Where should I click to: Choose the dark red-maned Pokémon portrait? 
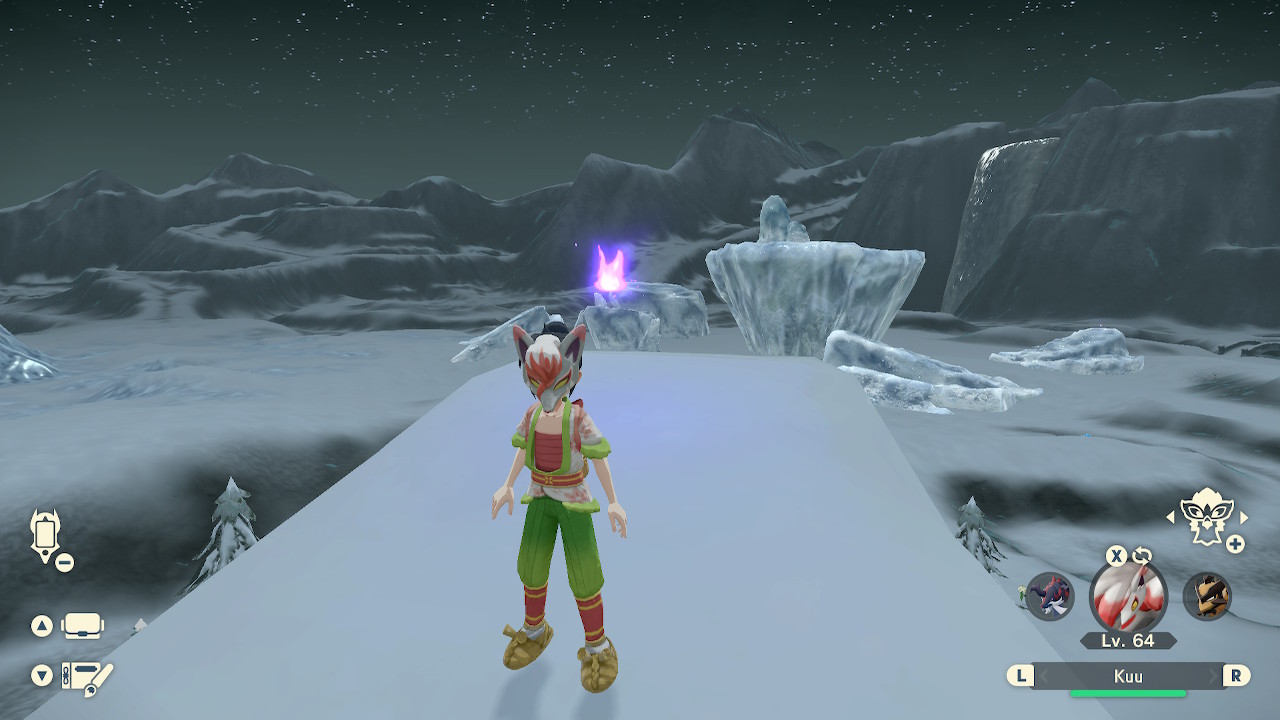point(1050,597)
